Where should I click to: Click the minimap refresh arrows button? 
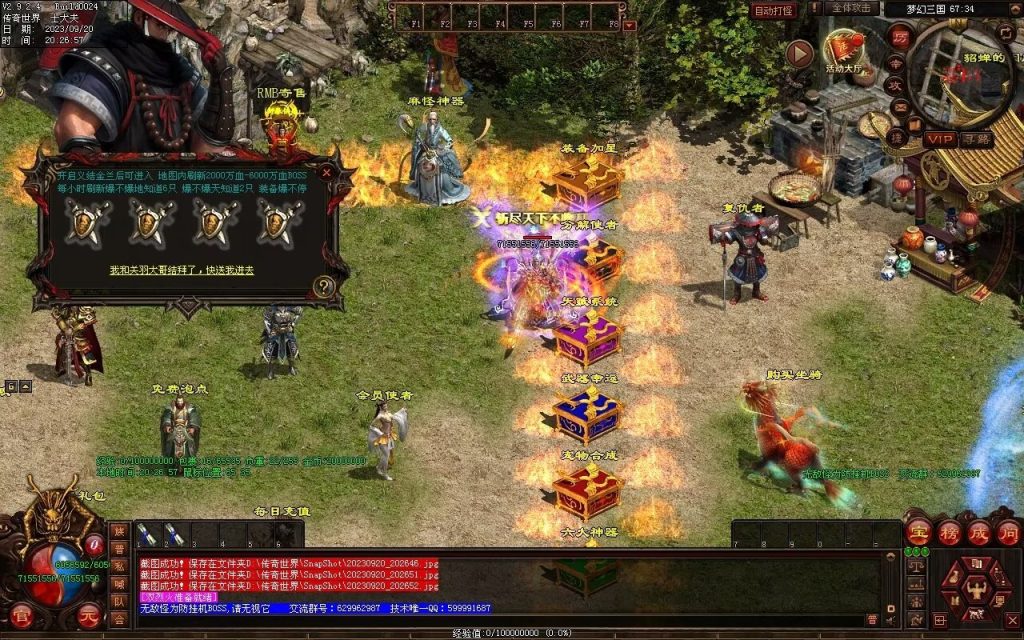(x=1006, y=33)
